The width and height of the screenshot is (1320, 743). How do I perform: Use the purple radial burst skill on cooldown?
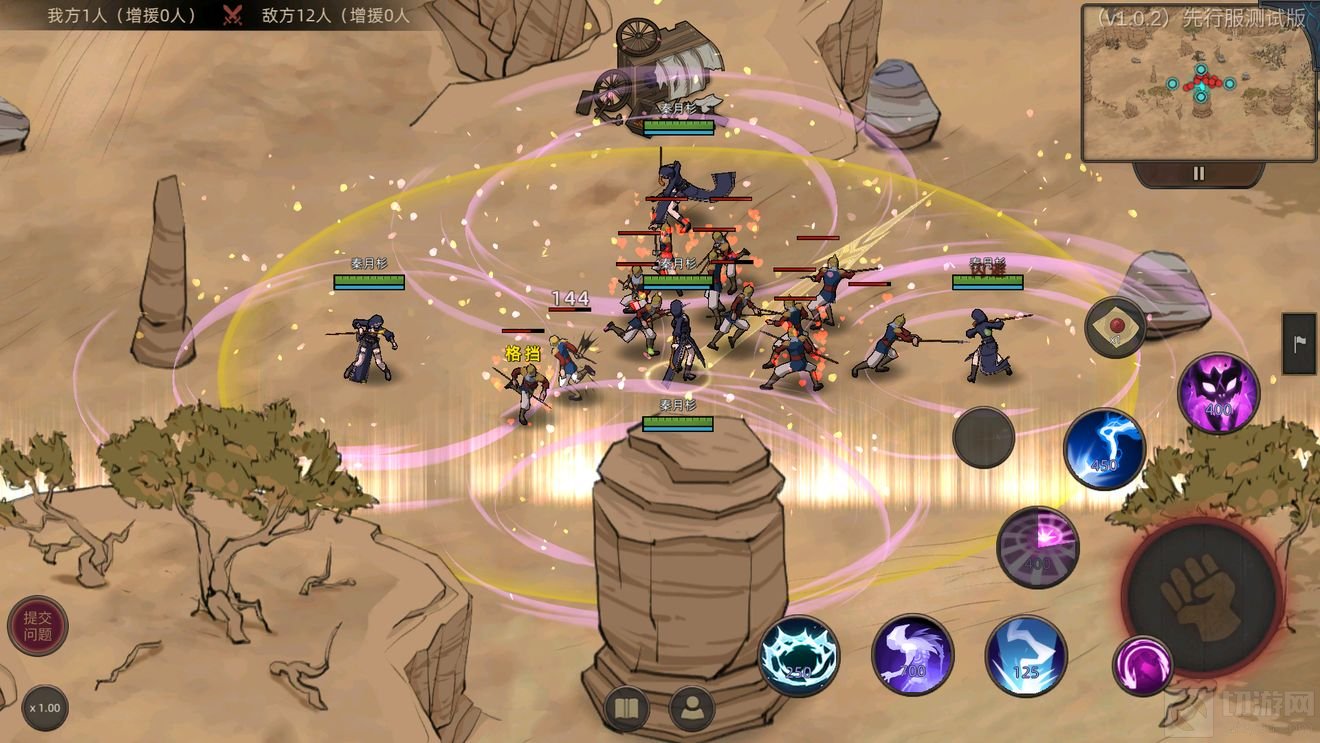[x=1038, y=547]
